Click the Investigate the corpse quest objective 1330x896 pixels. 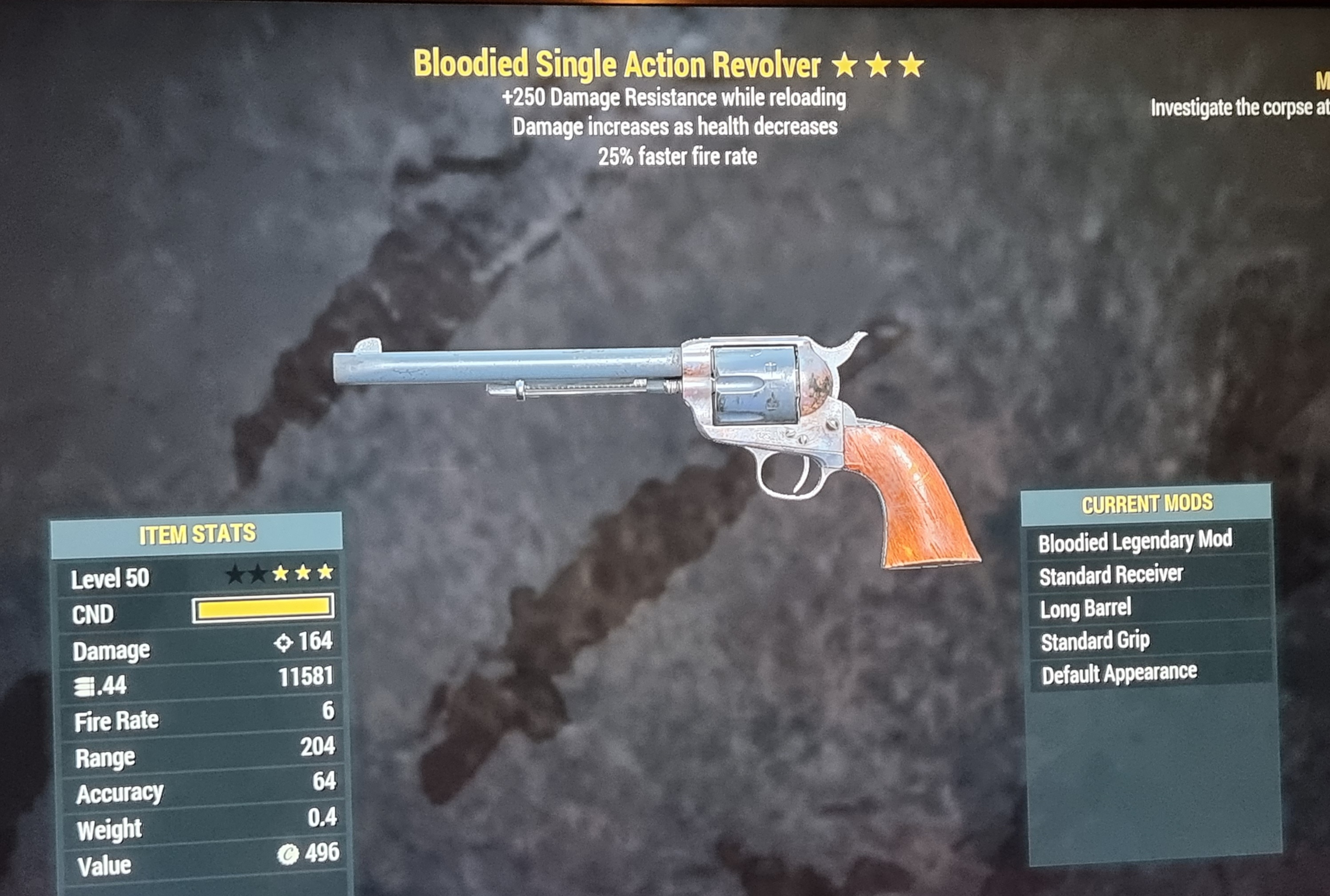coord(1239,107)
